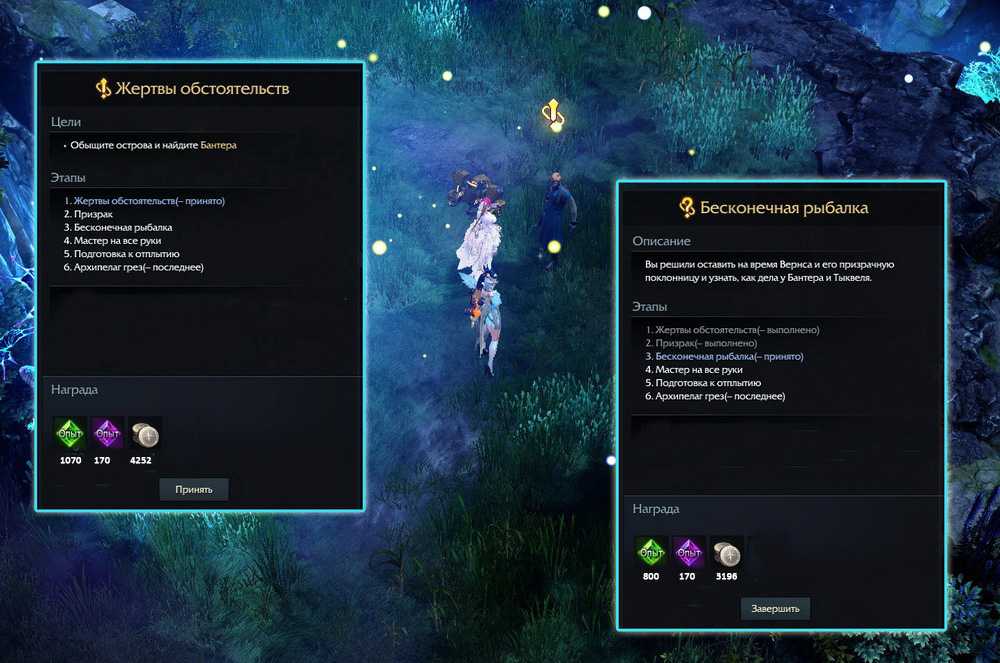Click the highlighted Бантера name in the objective
Image resolution: width=1000 pixels, height=663 pixels.
point(218,145)
